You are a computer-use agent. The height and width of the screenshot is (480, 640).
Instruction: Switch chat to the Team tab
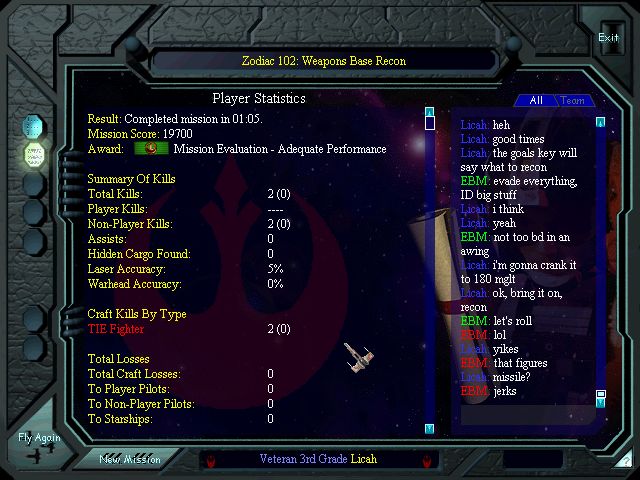573,101
